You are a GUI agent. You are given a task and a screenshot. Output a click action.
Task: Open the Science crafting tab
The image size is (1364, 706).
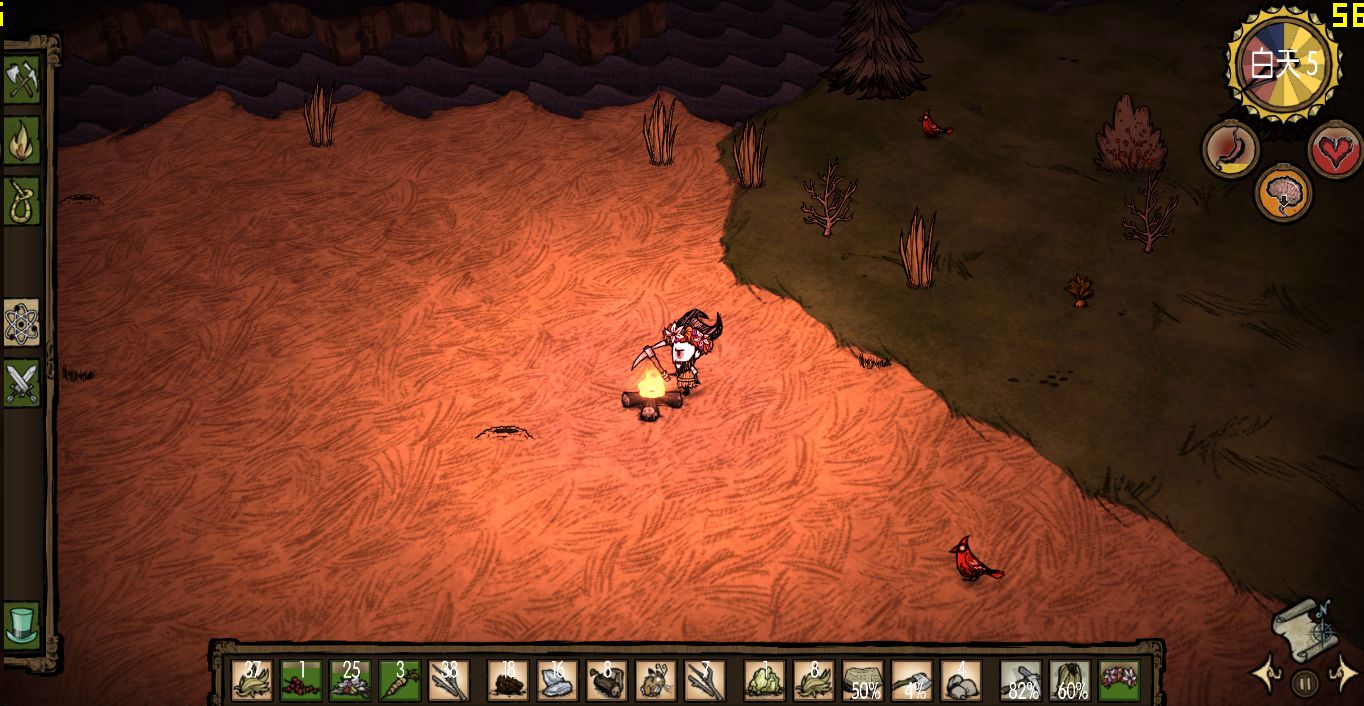(x=22, y=322)
